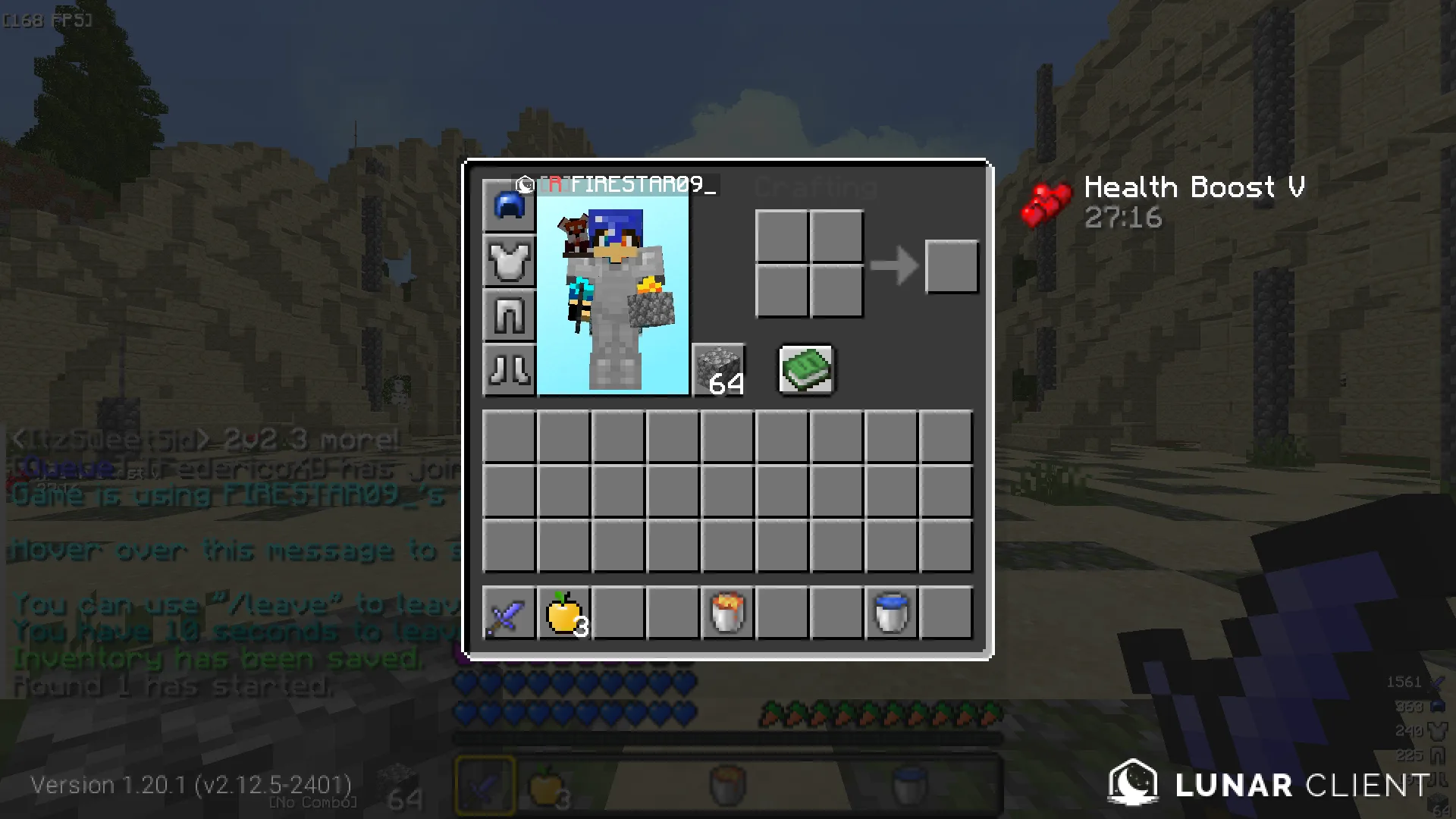Pick up the golden apples stack
This screenshot has height=819, width=1456.
pos(563,613)
